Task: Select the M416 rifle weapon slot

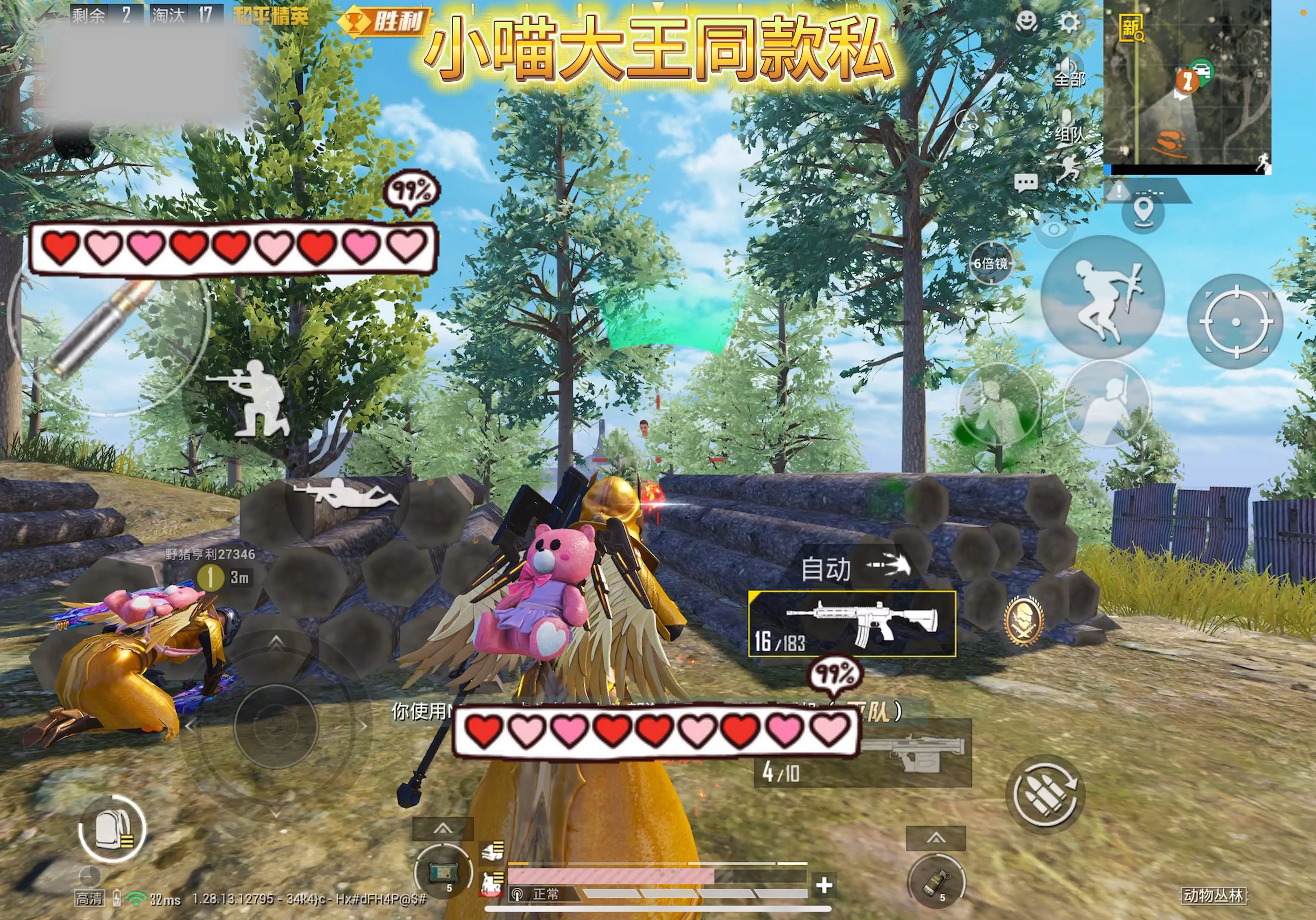Action: coord(852,624)
